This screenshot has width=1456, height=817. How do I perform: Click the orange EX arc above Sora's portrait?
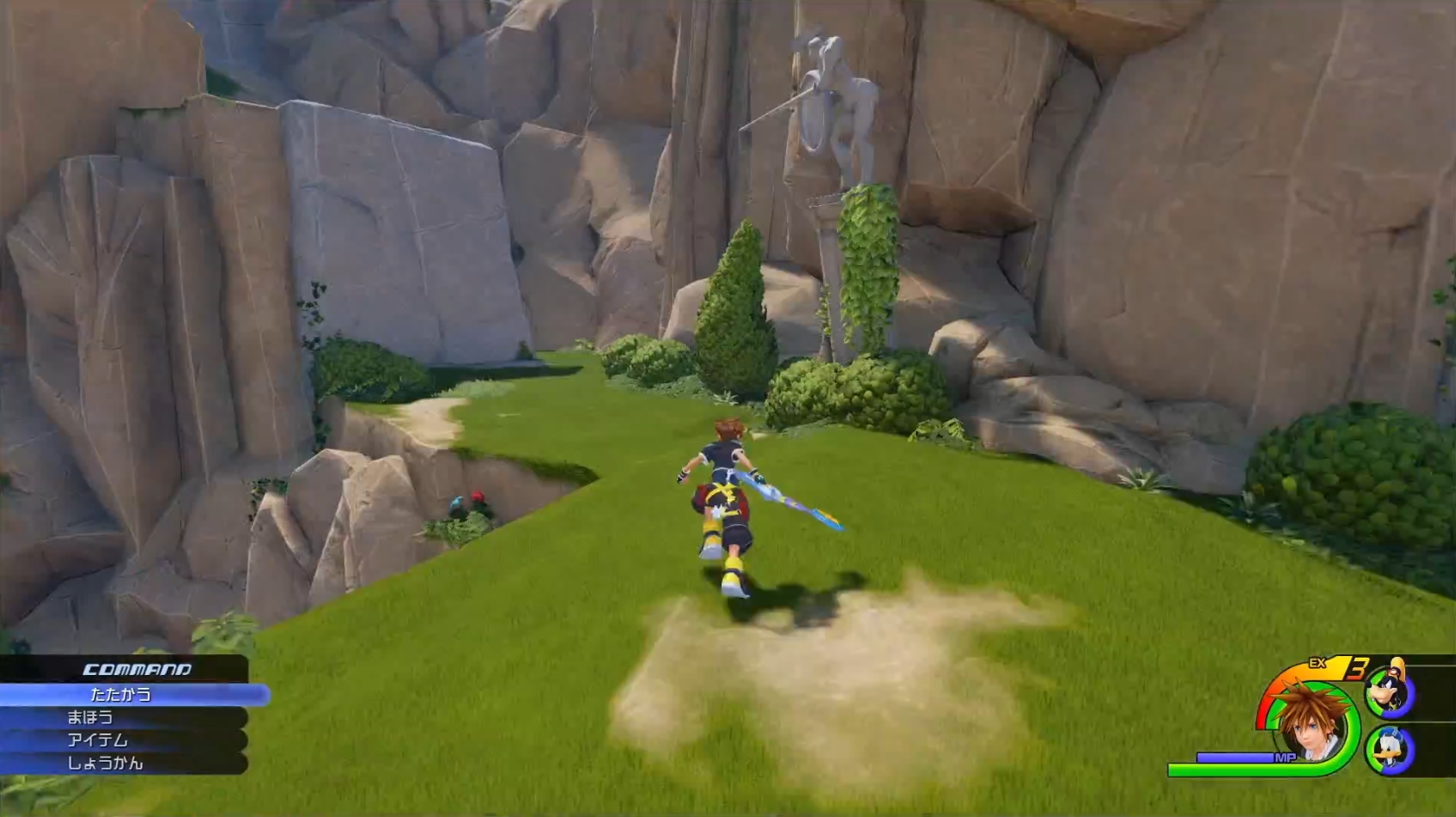tap(1292, 670)
